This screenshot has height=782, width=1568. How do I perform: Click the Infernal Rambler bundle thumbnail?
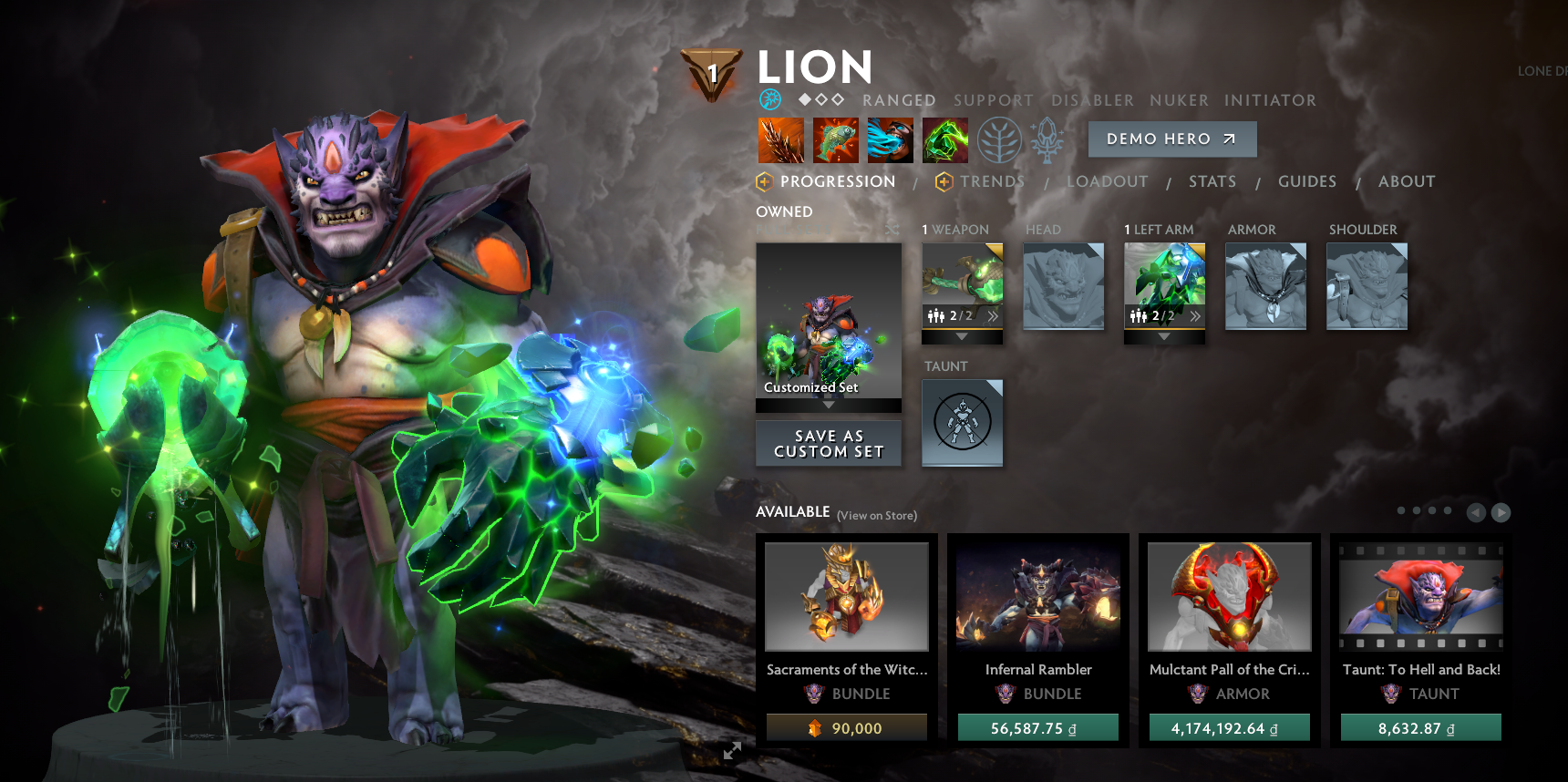coord(1038,596)
